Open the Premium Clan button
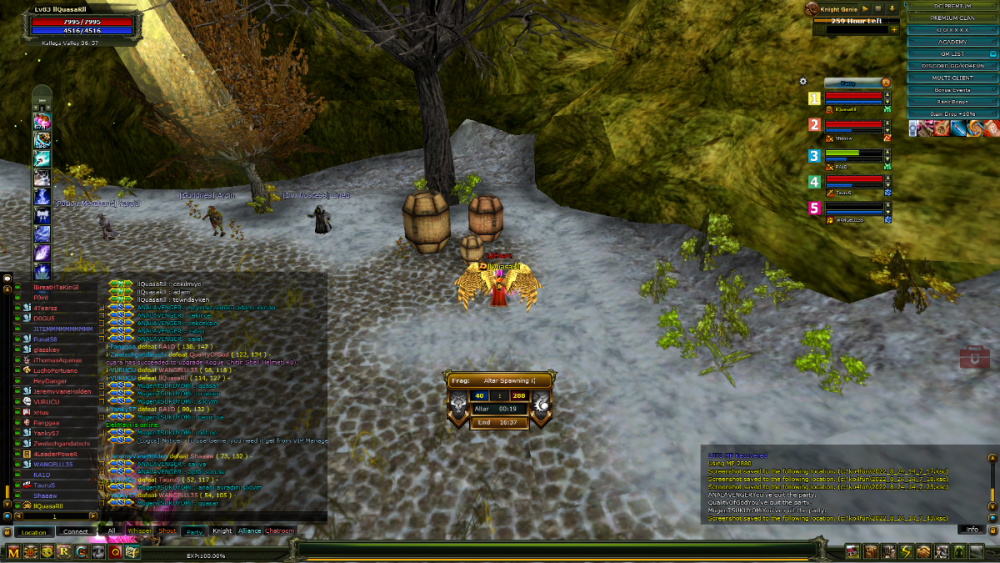 click(952, 18)
